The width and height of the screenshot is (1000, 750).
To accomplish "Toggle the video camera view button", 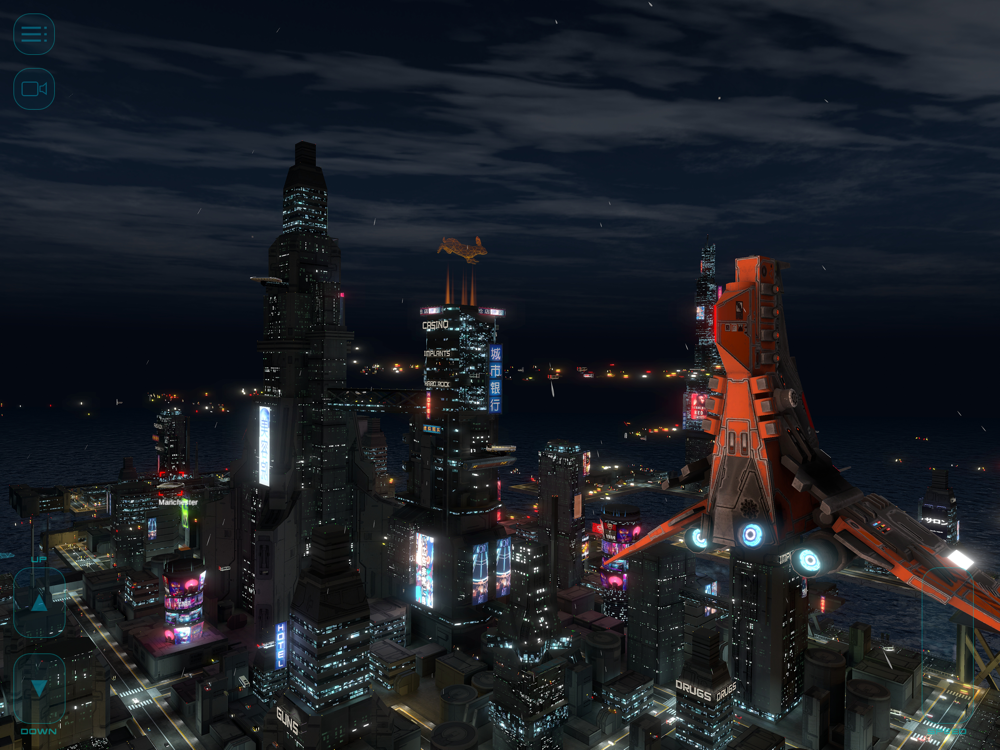I will (x=34, y=89).
